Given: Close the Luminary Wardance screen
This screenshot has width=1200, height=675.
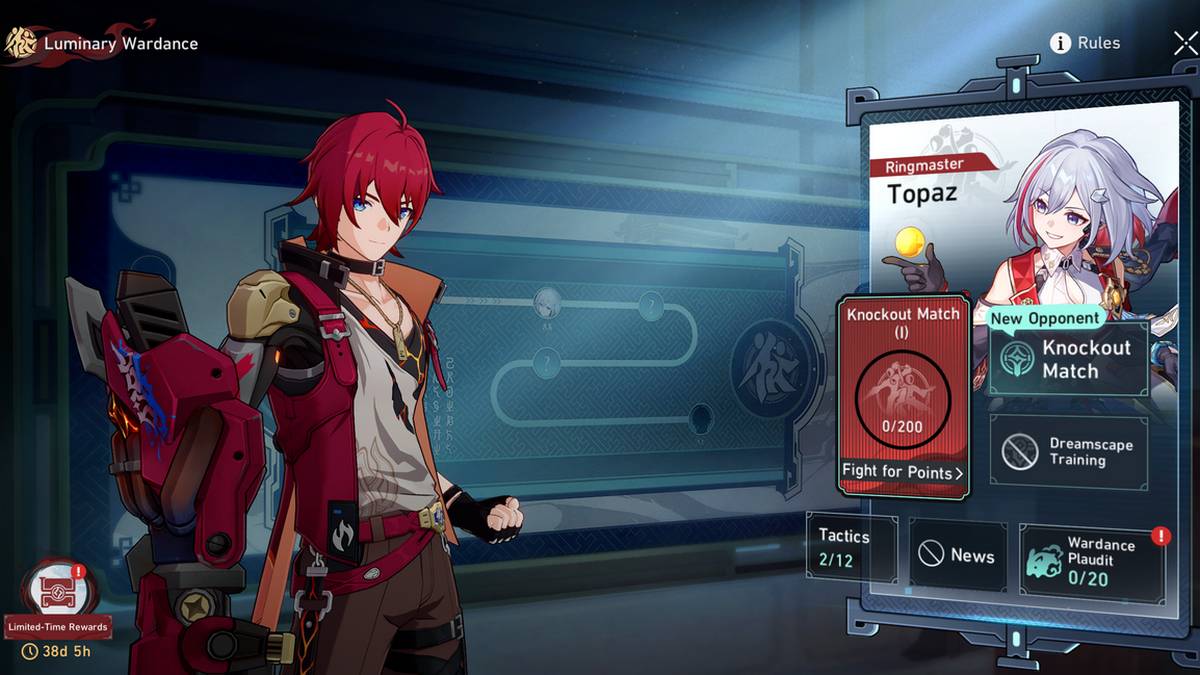Looking at the screenshot, I should [x=1184, y=43].
